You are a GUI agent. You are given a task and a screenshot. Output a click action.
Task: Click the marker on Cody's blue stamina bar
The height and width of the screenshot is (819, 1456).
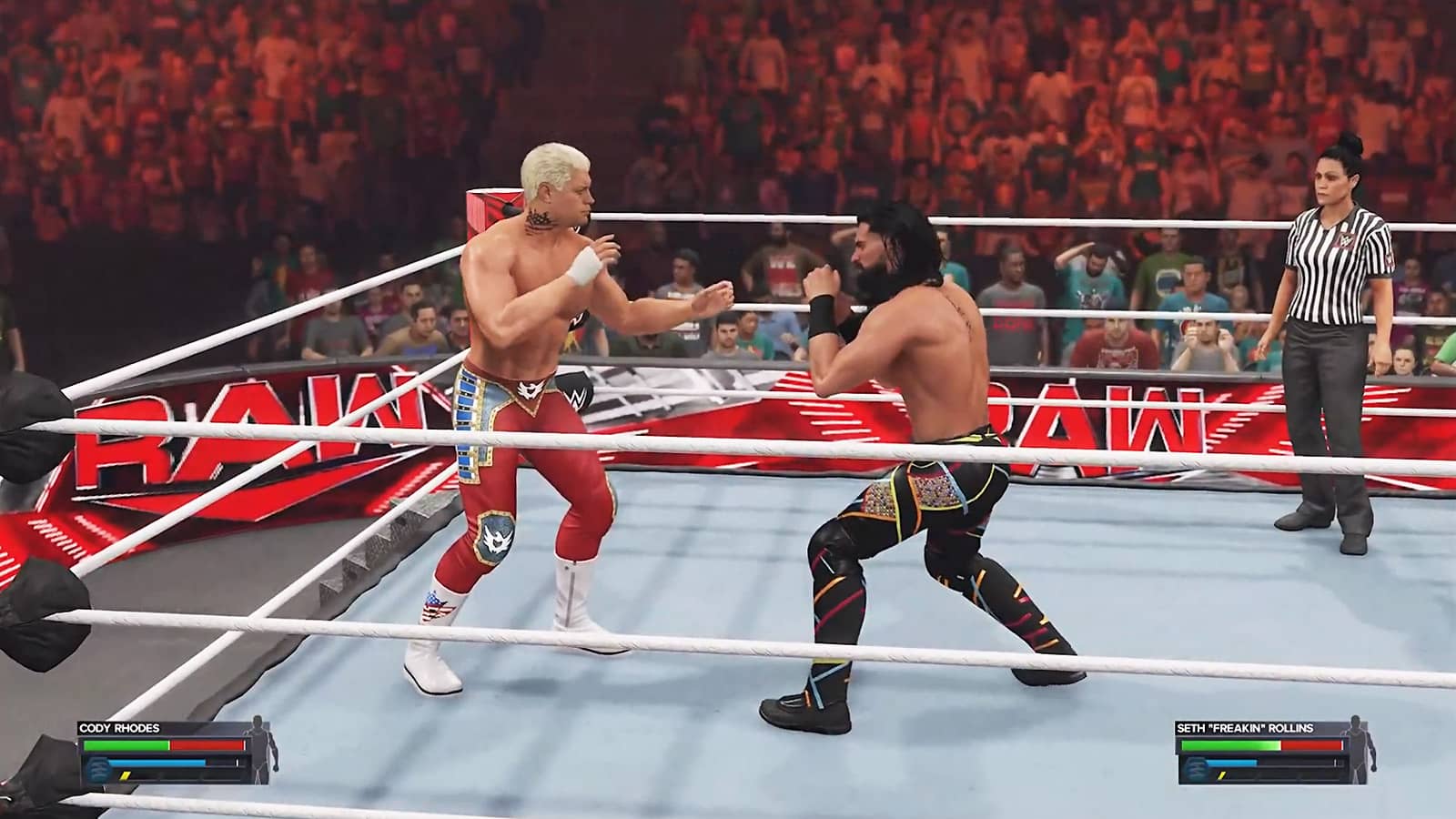click(238, 763)
